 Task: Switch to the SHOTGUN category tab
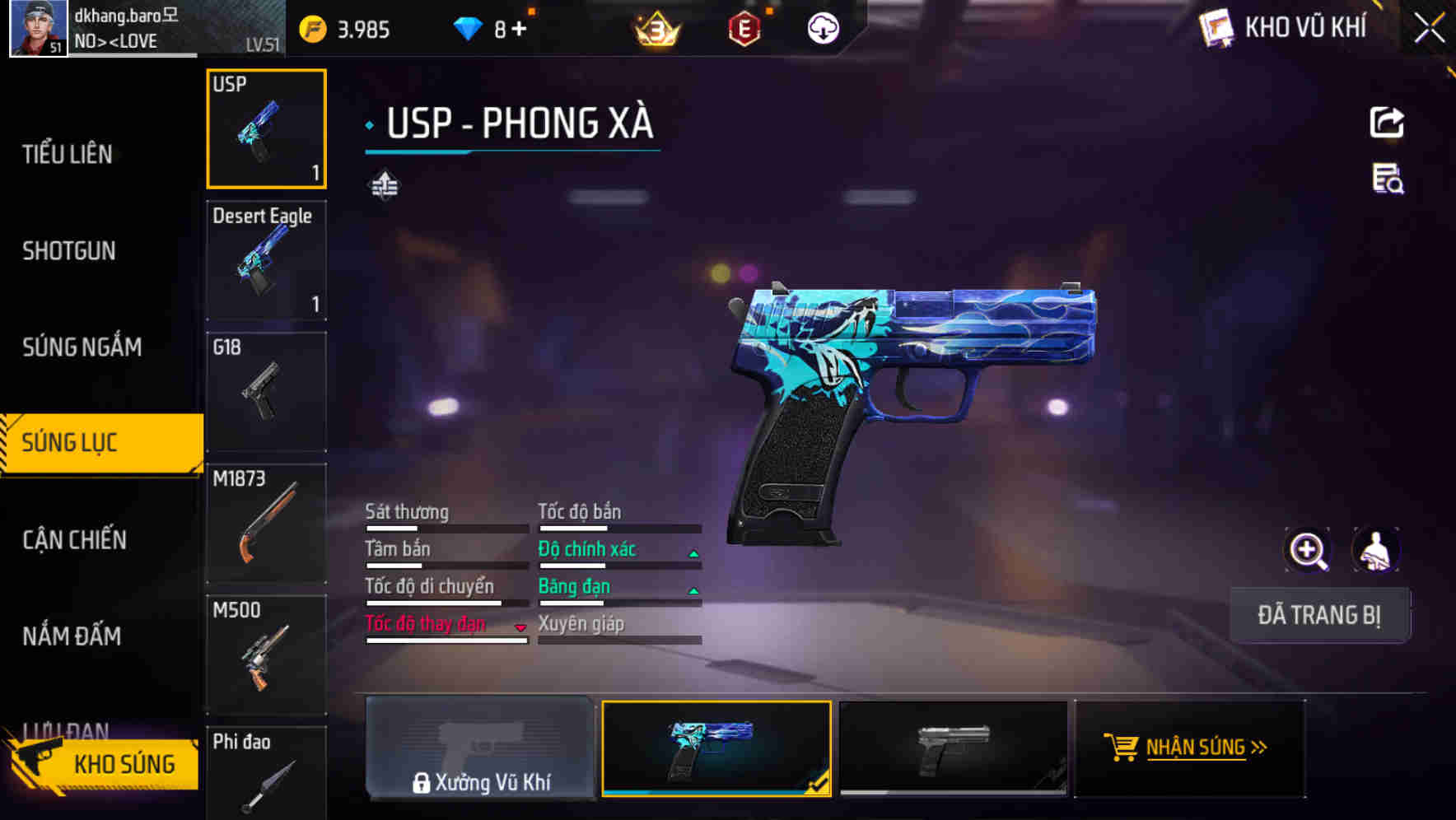point(69,250)
